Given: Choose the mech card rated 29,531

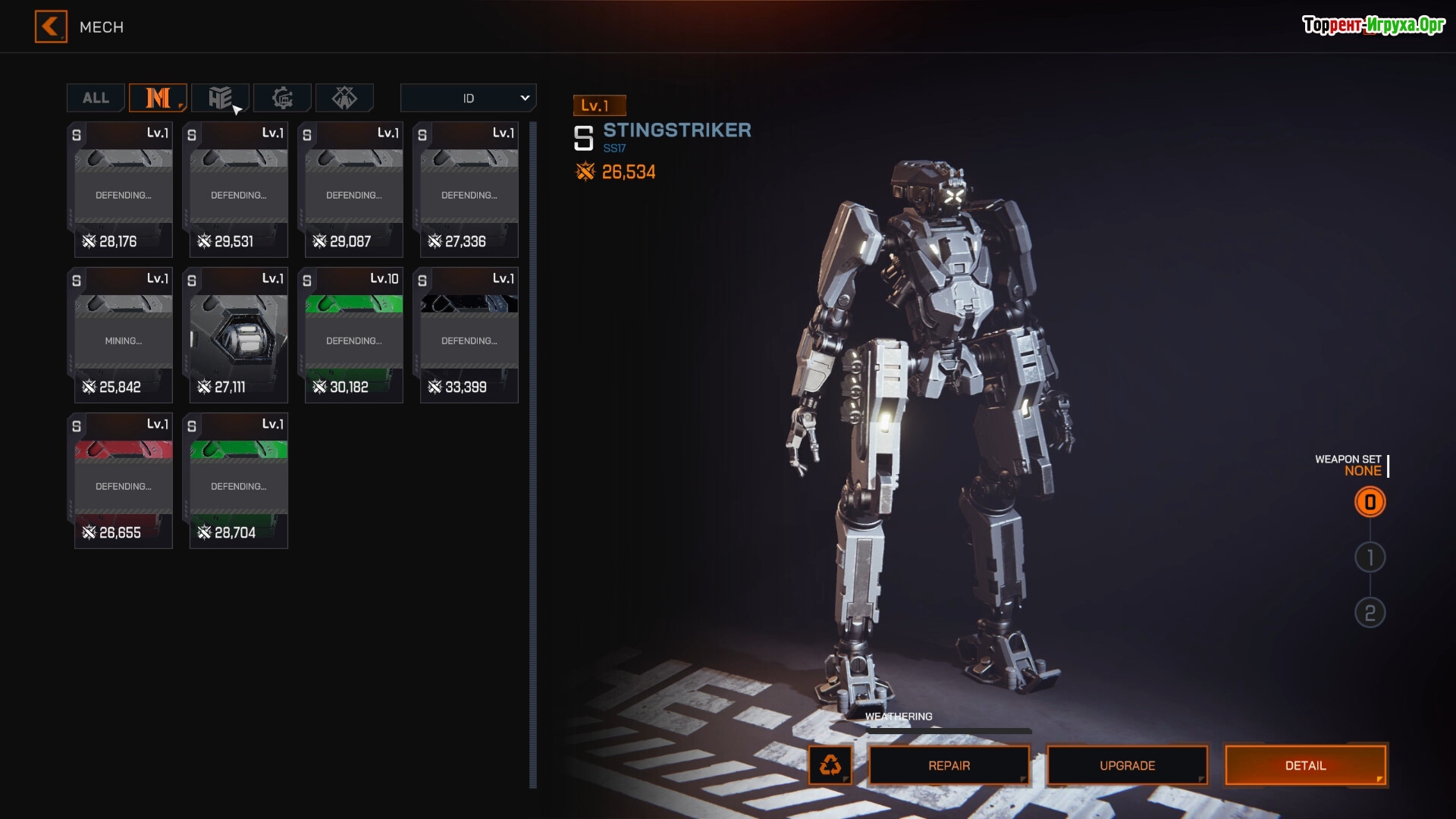Looking at the screenshot, I should (238, 190).
